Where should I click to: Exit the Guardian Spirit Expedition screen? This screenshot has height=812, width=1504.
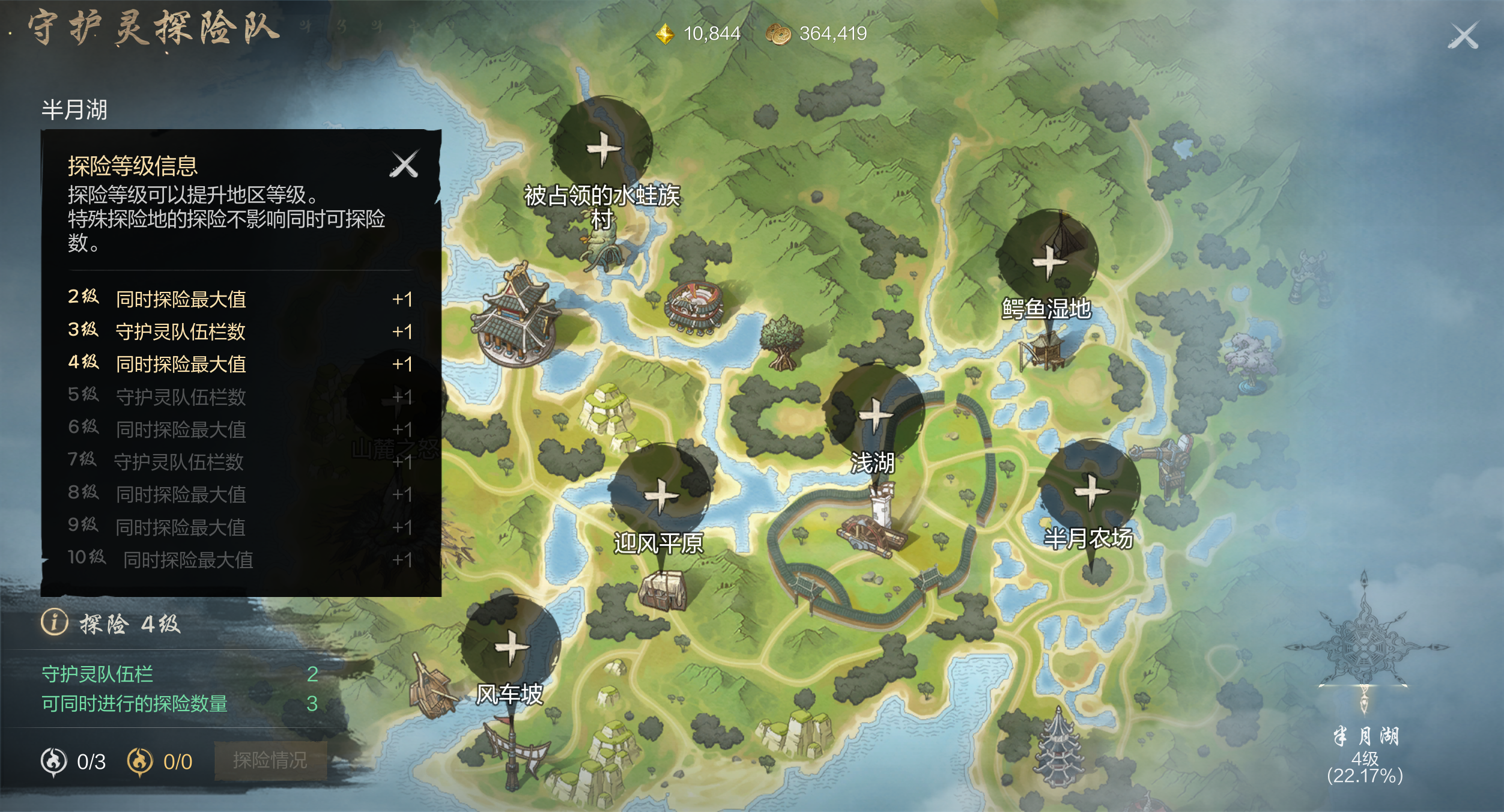(1463, 36)
